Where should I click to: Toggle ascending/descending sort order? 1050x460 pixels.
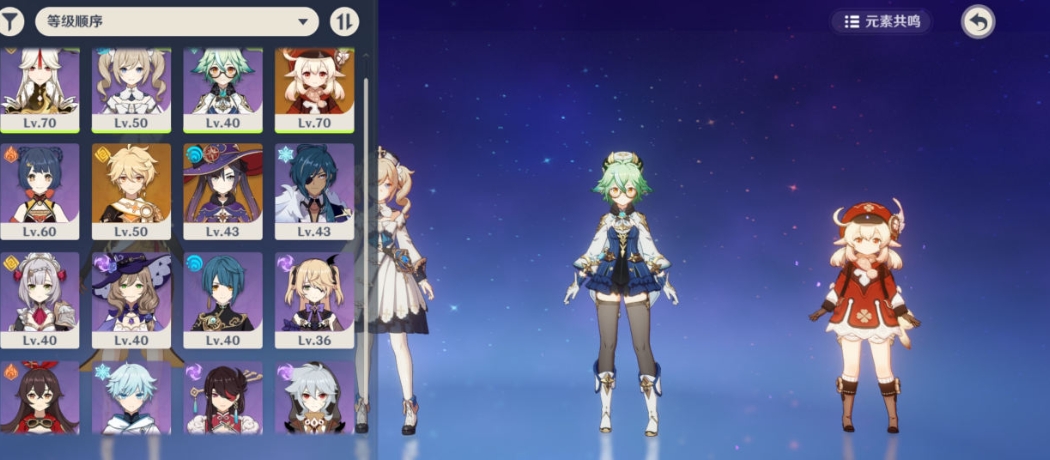(344, 21)
